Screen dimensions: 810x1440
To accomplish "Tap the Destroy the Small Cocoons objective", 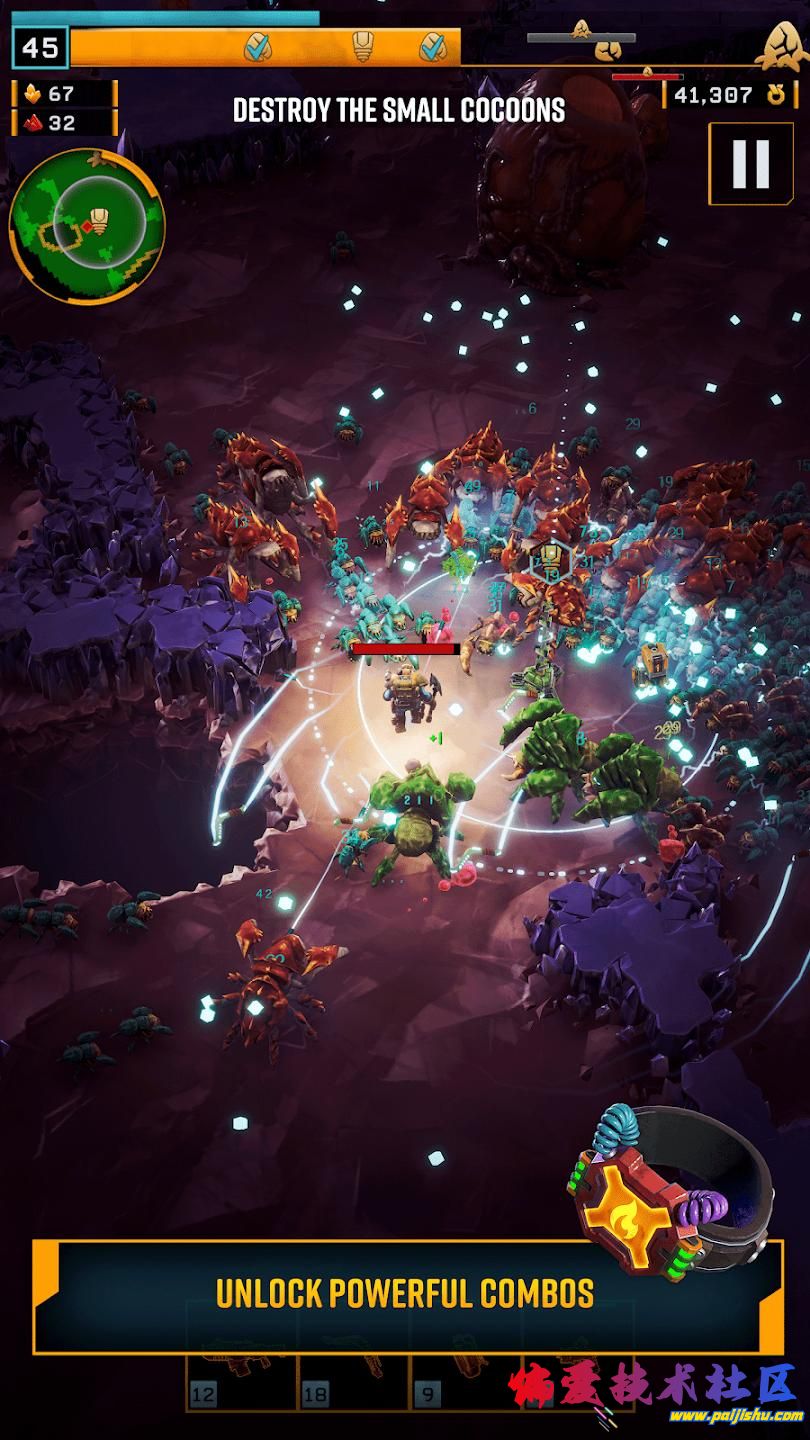I will tap(399, 110).
